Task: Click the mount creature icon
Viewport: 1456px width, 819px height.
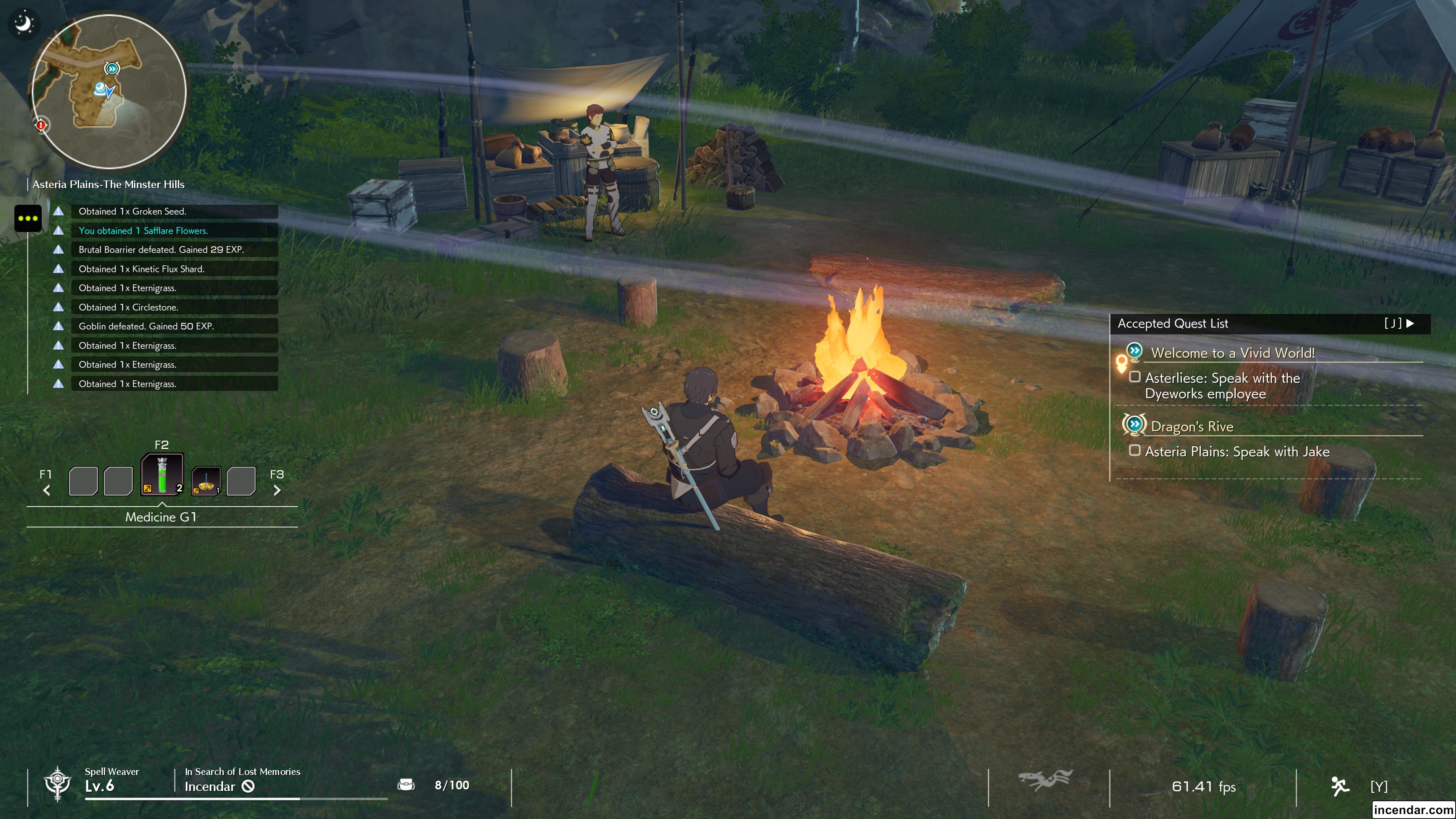Action: [x=1045, y=781]
